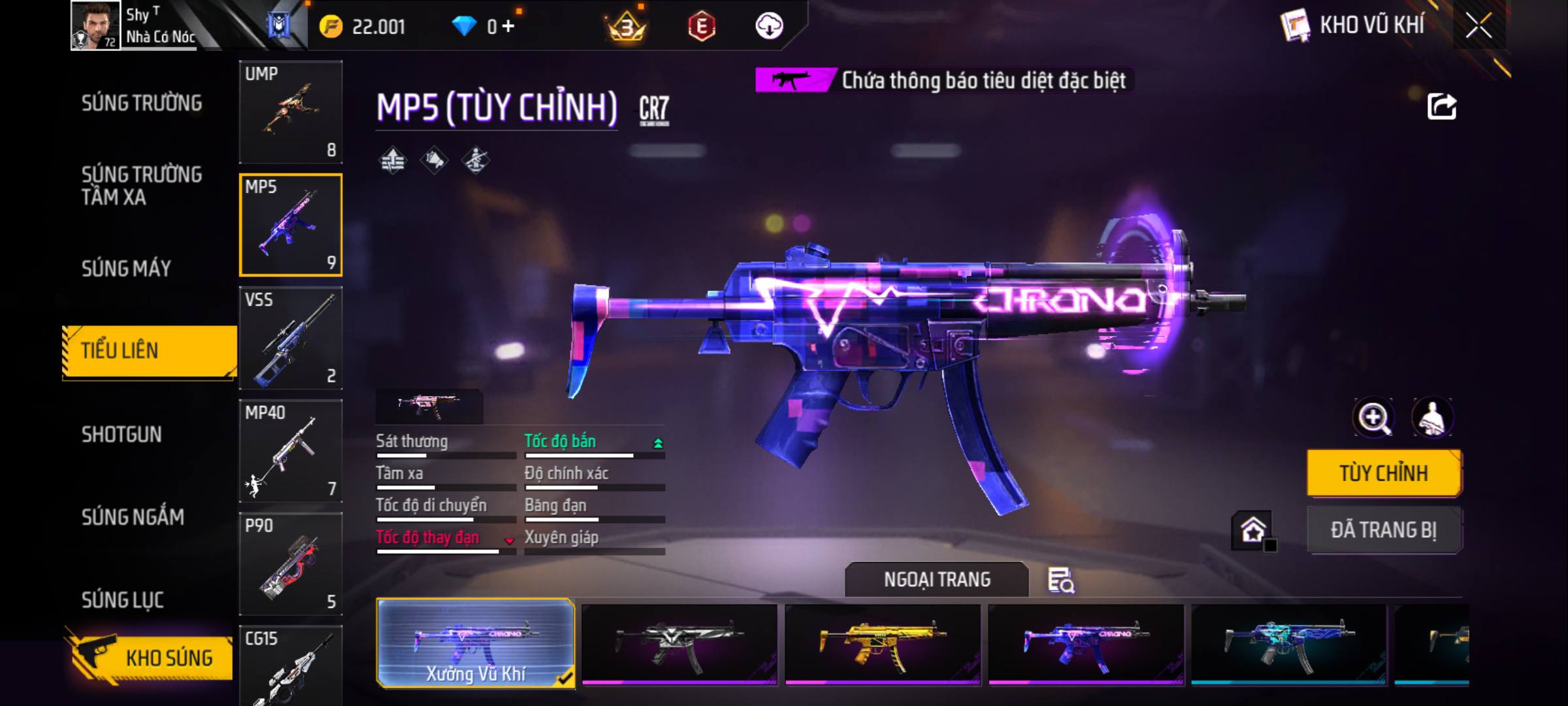Viewport: 1568px width, 706px height.
Task: Select the SÚNG TRƯỜNG category
Action: [142, 103]
